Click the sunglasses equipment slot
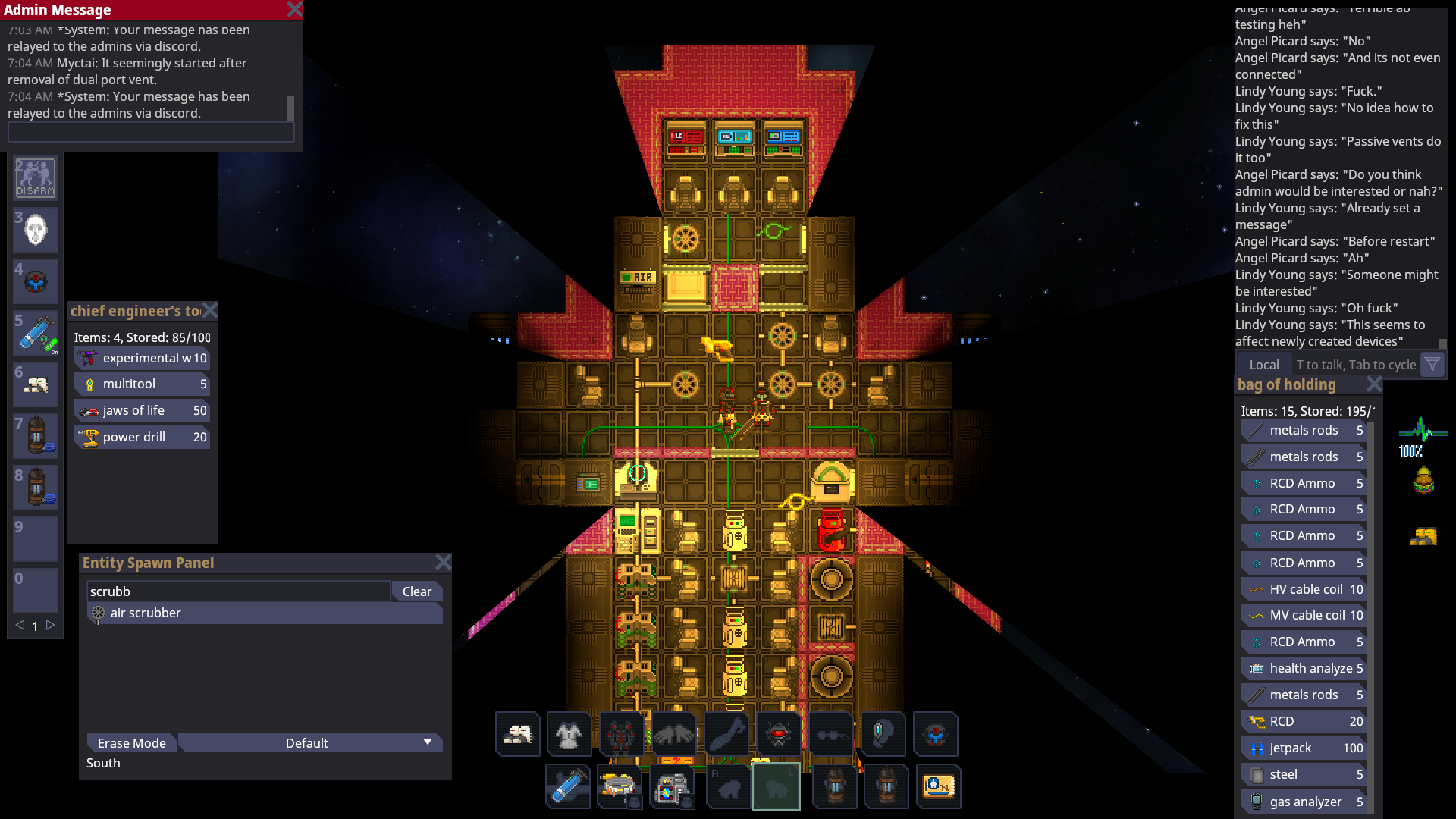Image resolution: width=1456 pixels, height=819 pixels. (831, 734)
